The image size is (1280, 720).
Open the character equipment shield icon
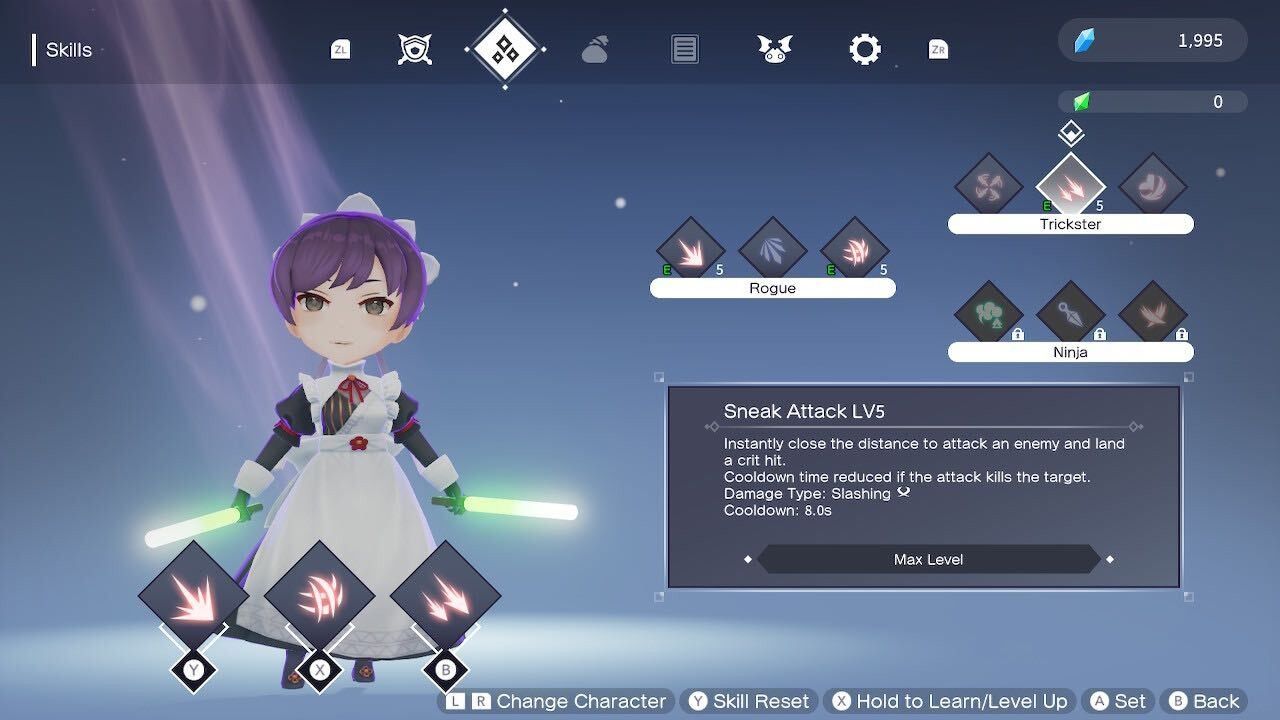click(x=413, y=46)
